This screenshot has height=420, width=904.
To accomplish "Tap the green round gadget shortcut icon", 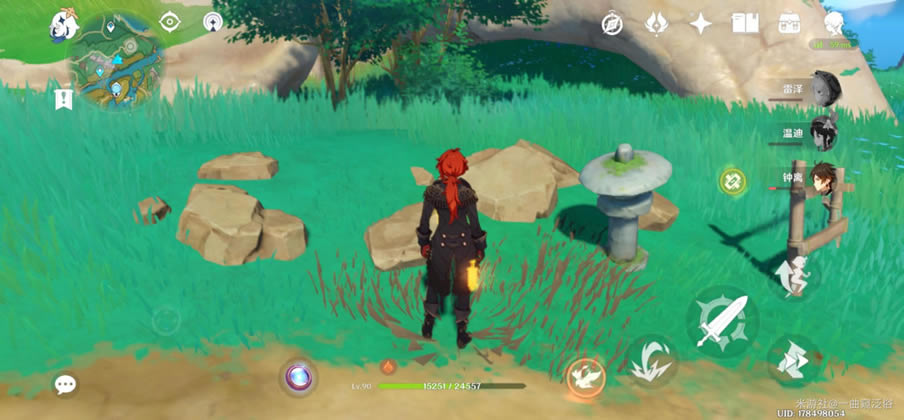I will 732,181.
